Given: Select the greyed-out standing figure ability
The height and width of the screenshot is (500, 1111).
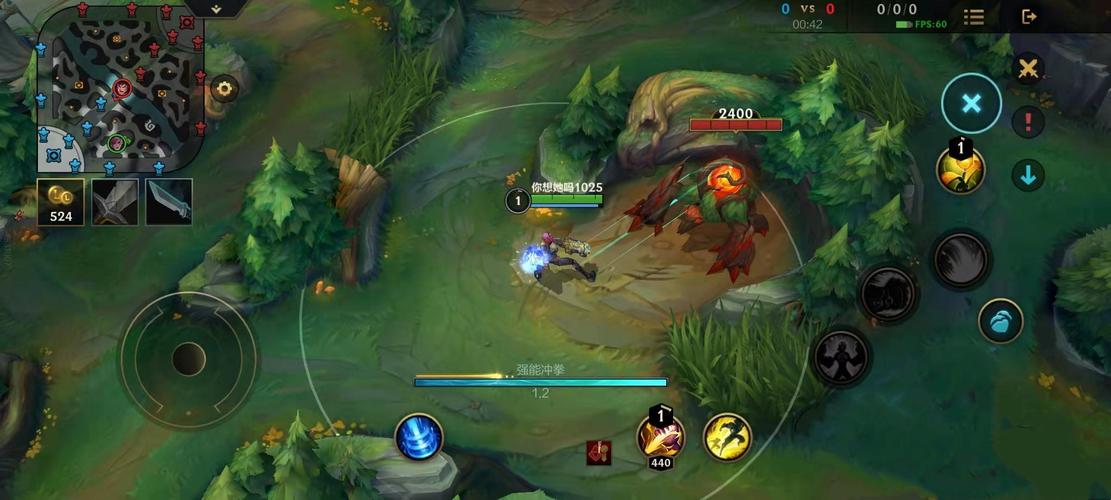Looking at the screenshot, I should 839,357.
